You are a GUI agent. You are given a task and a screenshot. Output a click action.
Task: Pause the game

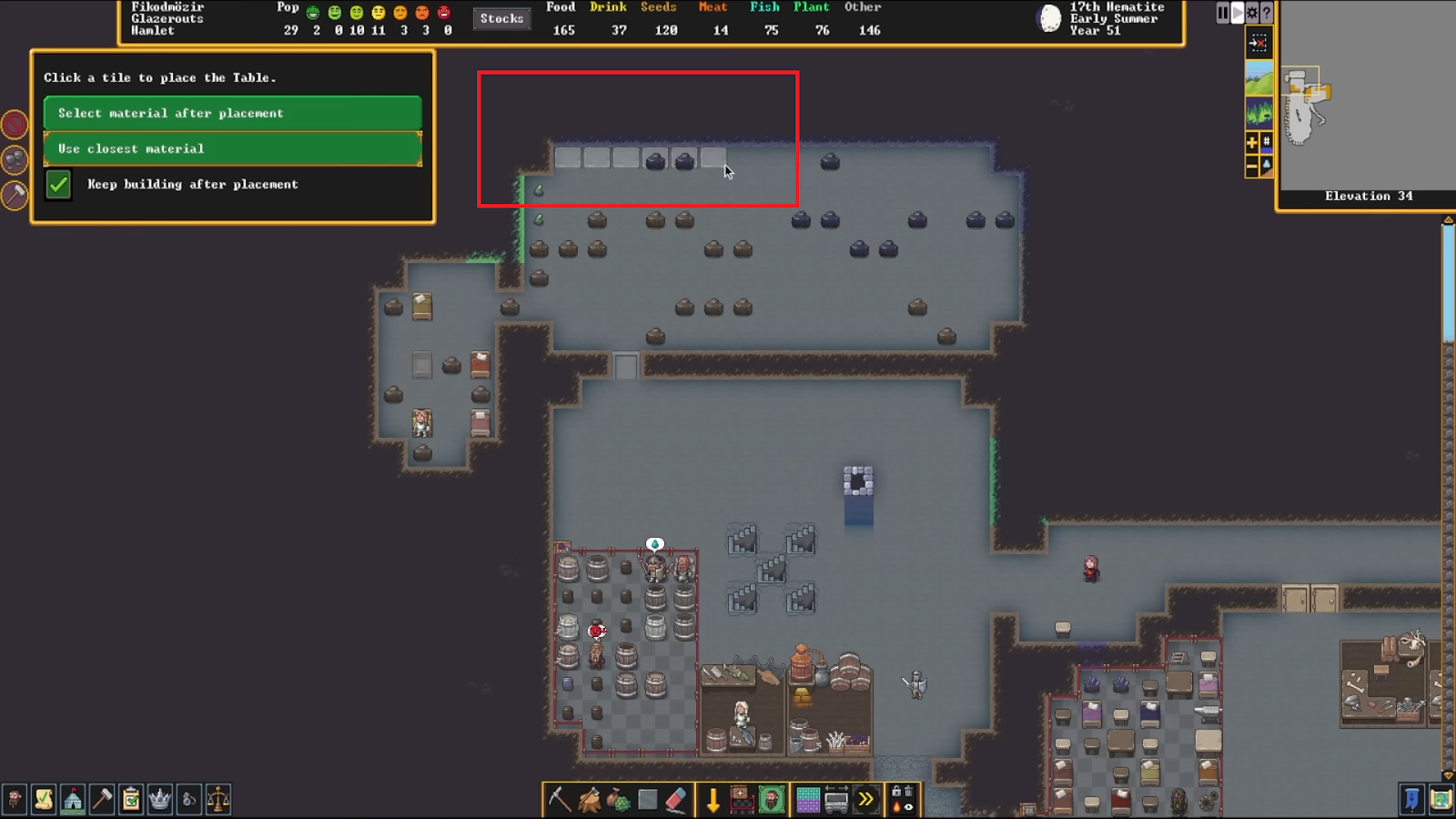[1223, 13]
